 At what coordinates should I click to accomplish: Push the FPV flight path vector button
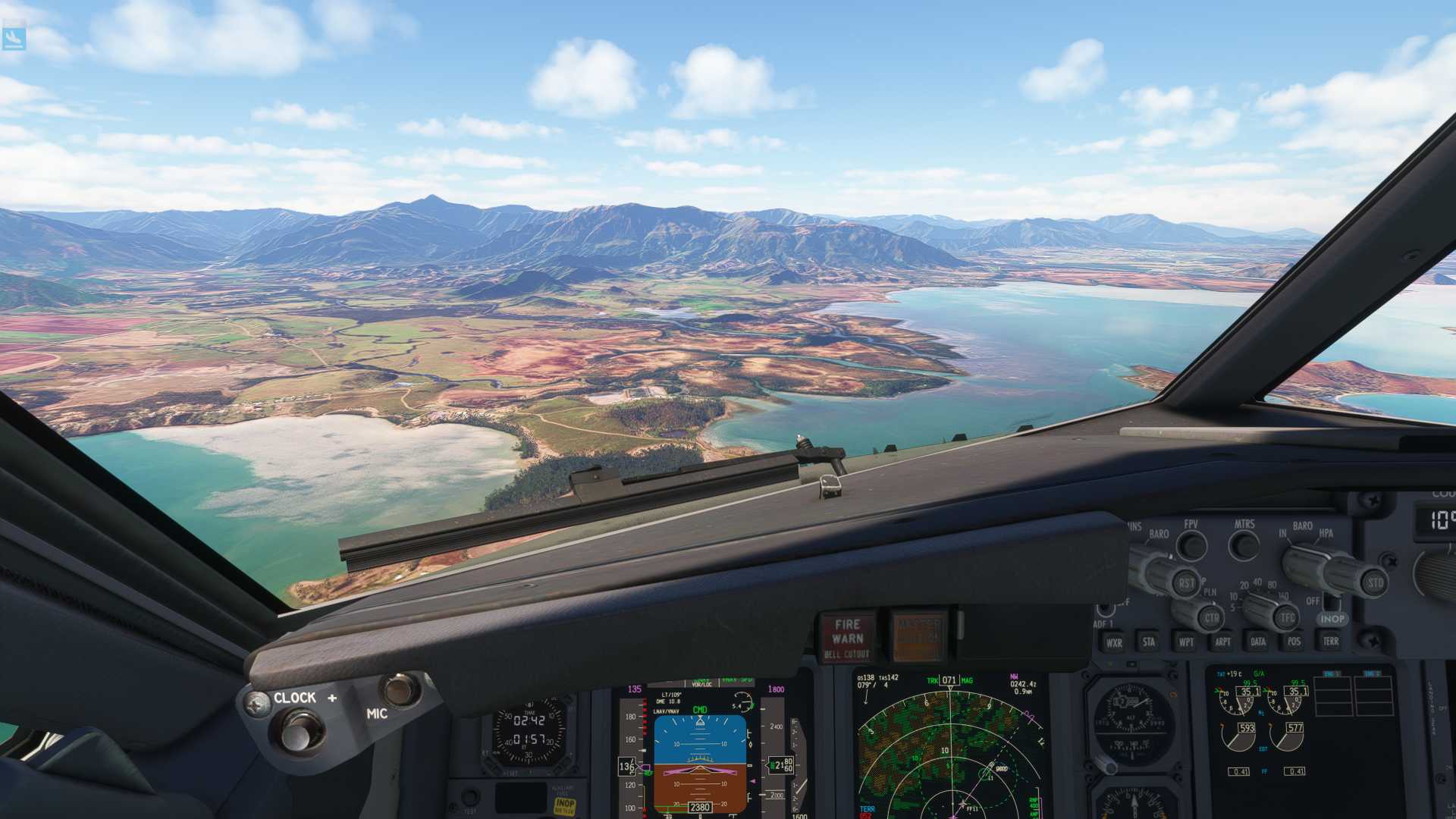[x=1192, y=545]
